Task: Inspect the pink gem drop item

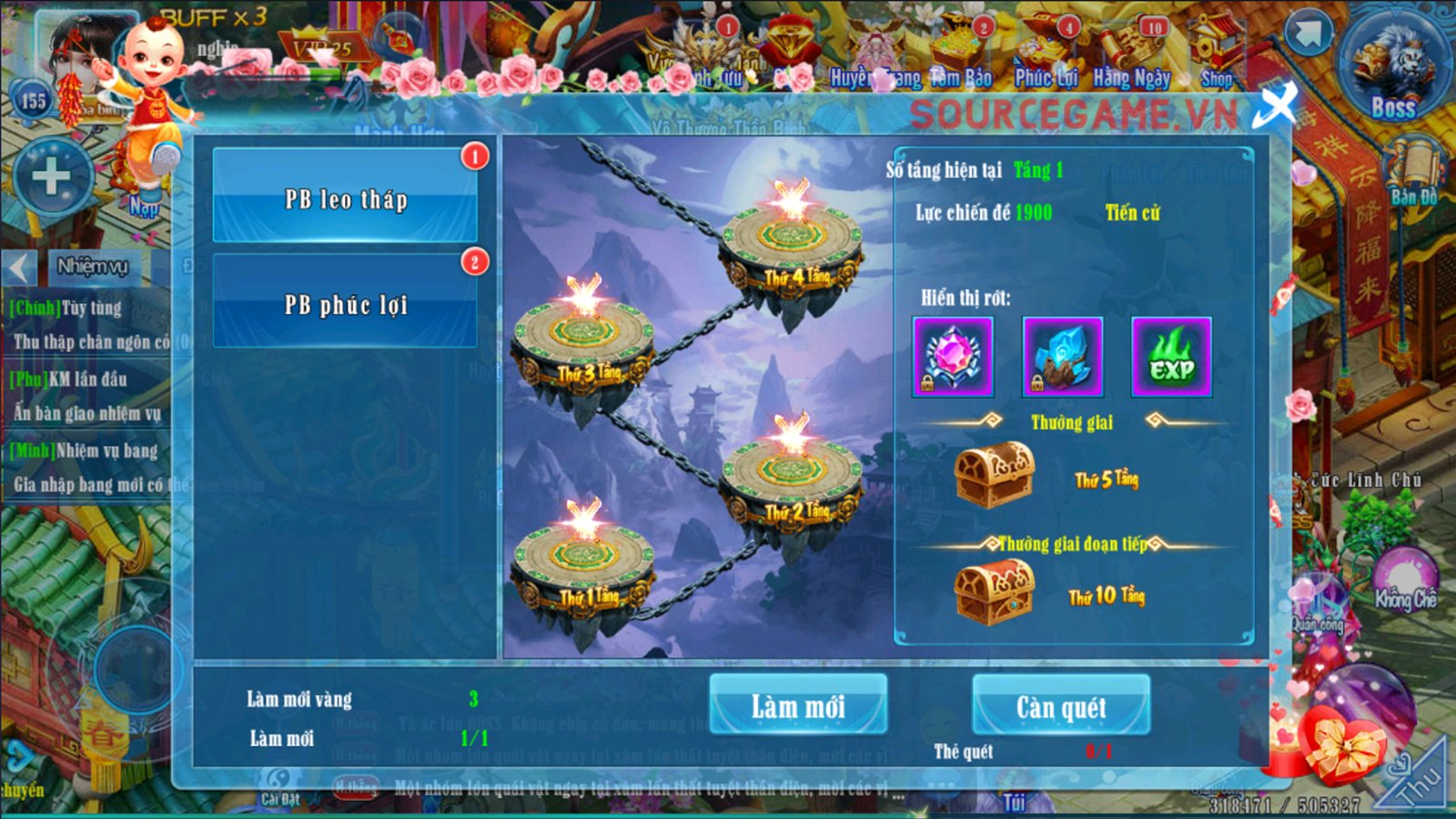Action: 953,357
